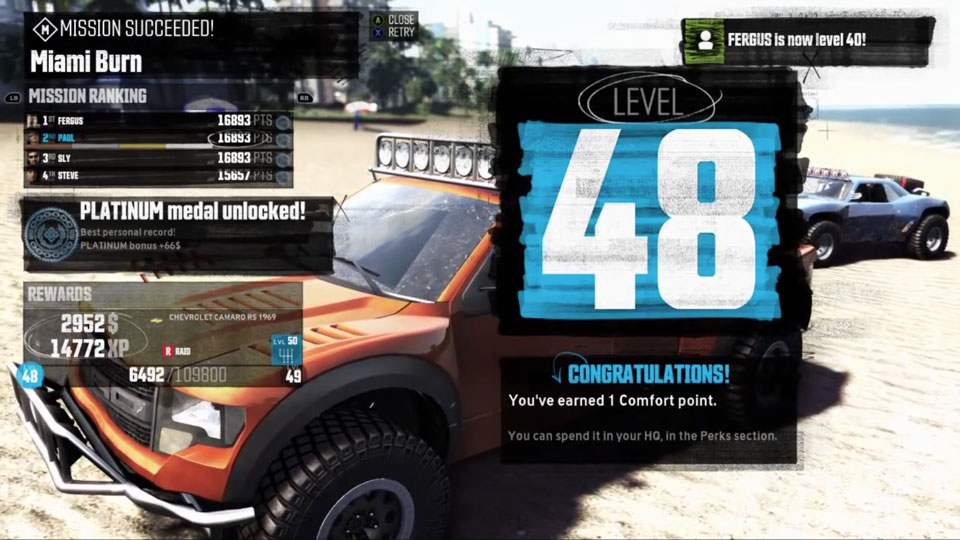The height and width of the screenshot is (540, 960).
Task: Select the Mission Ranking header
Action: tap(88, 96)
